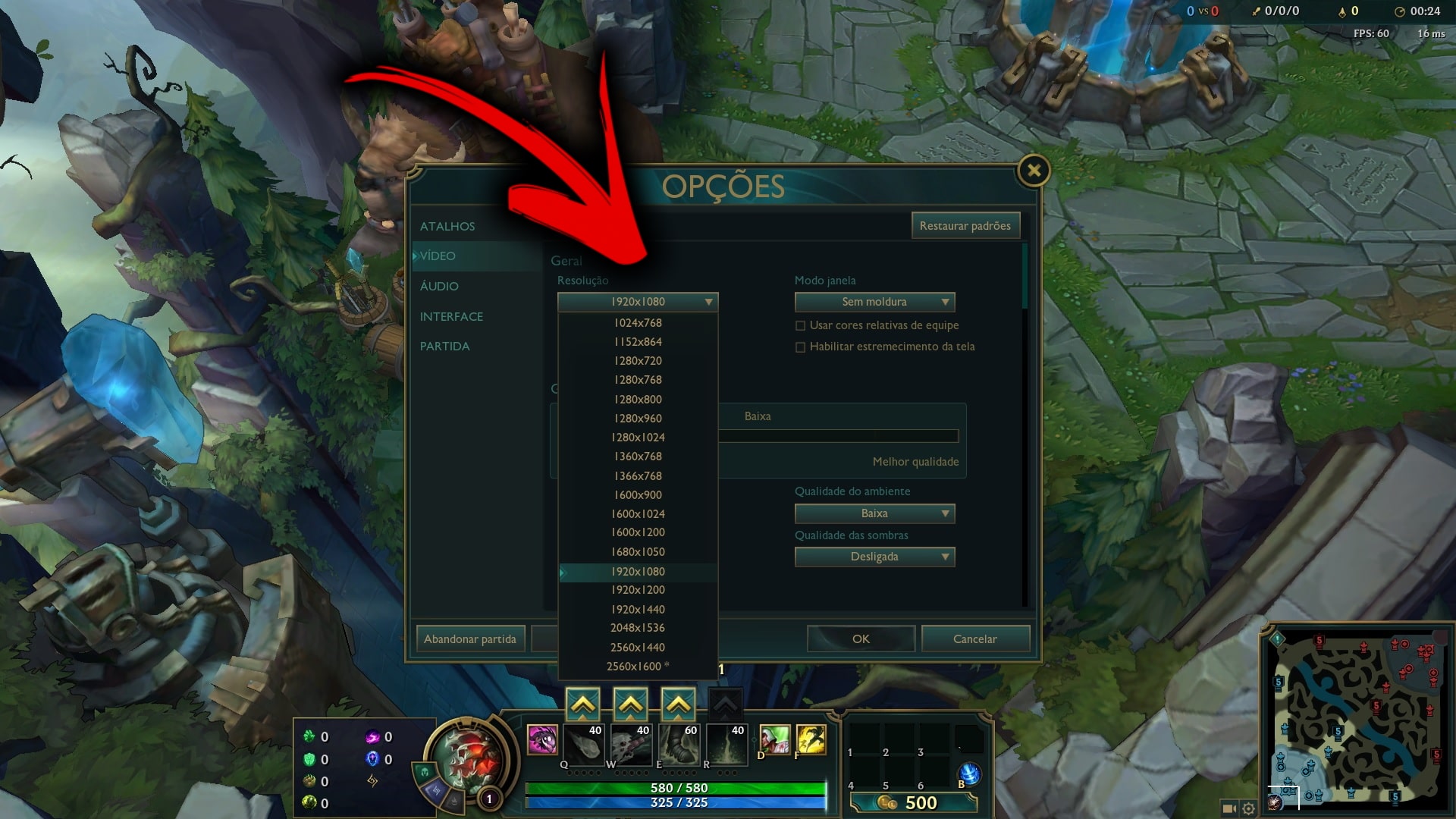Click the level-up chevron above the E ability
Screen dimensions: 1456x819
679,702
